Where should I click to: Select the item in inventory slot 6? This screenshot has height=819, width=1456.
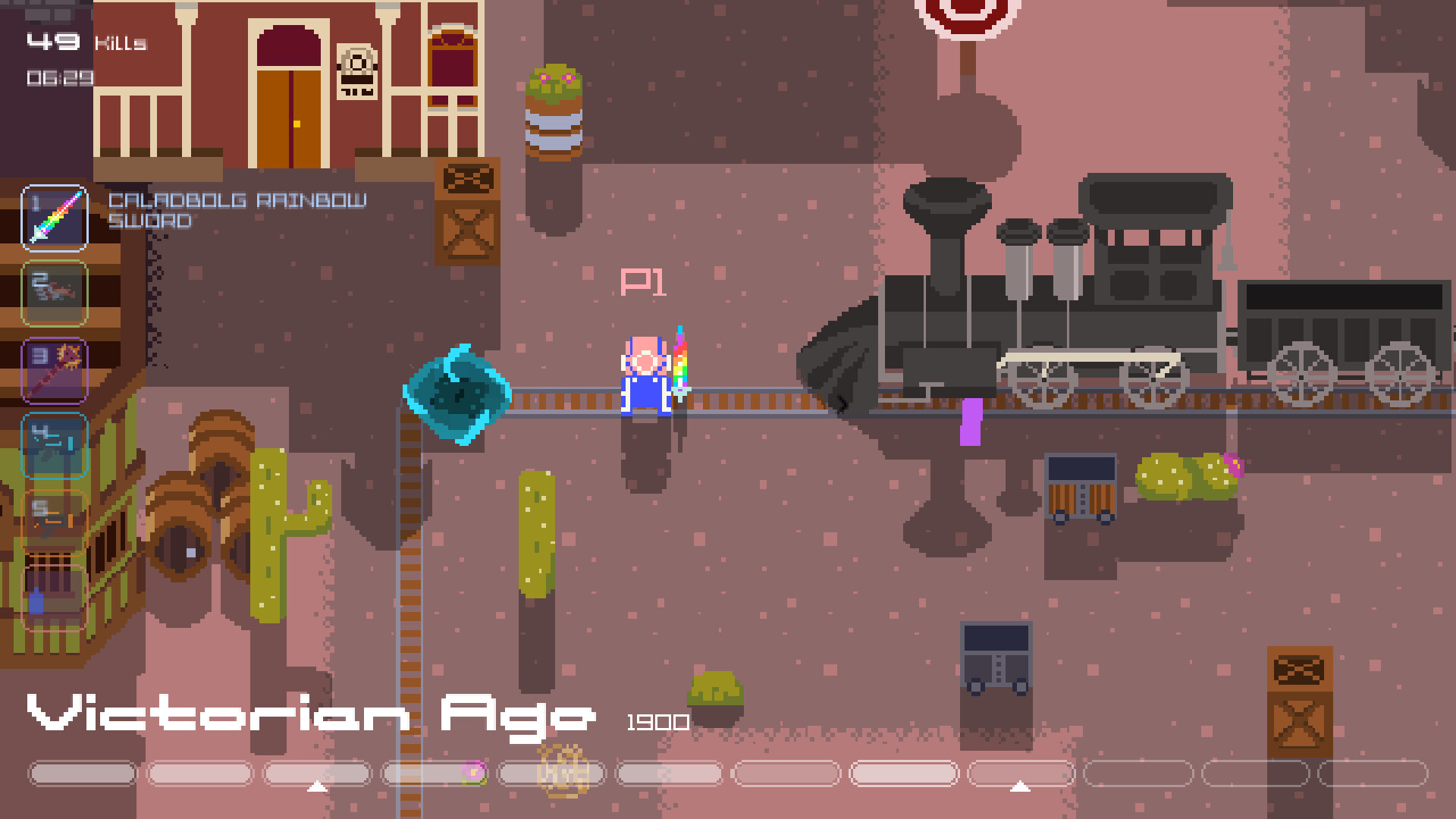(54, 597)
